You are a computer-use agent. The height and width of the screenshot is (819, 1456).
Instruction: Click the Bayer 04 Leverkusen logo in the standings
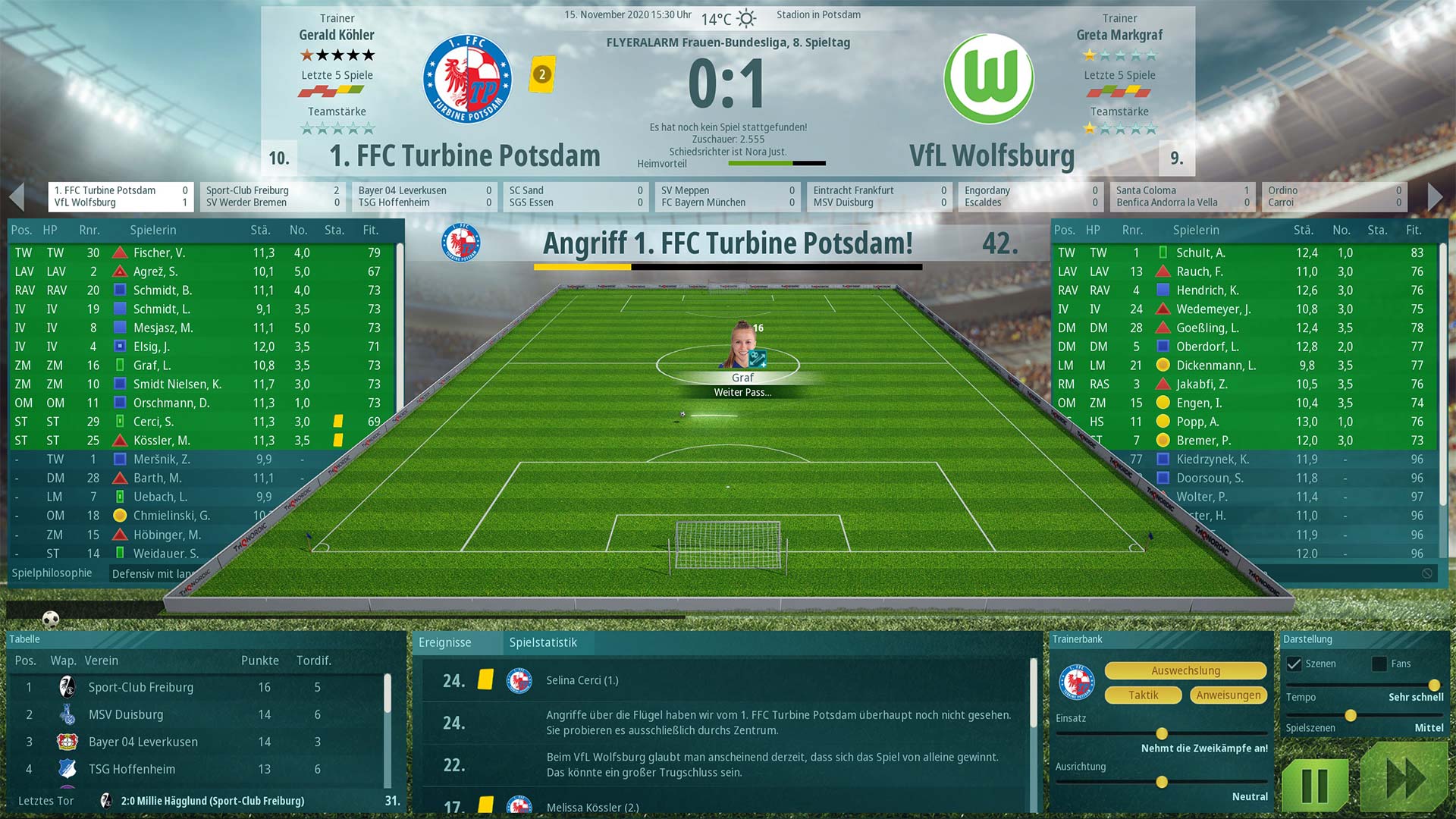[x=67, y=742]
